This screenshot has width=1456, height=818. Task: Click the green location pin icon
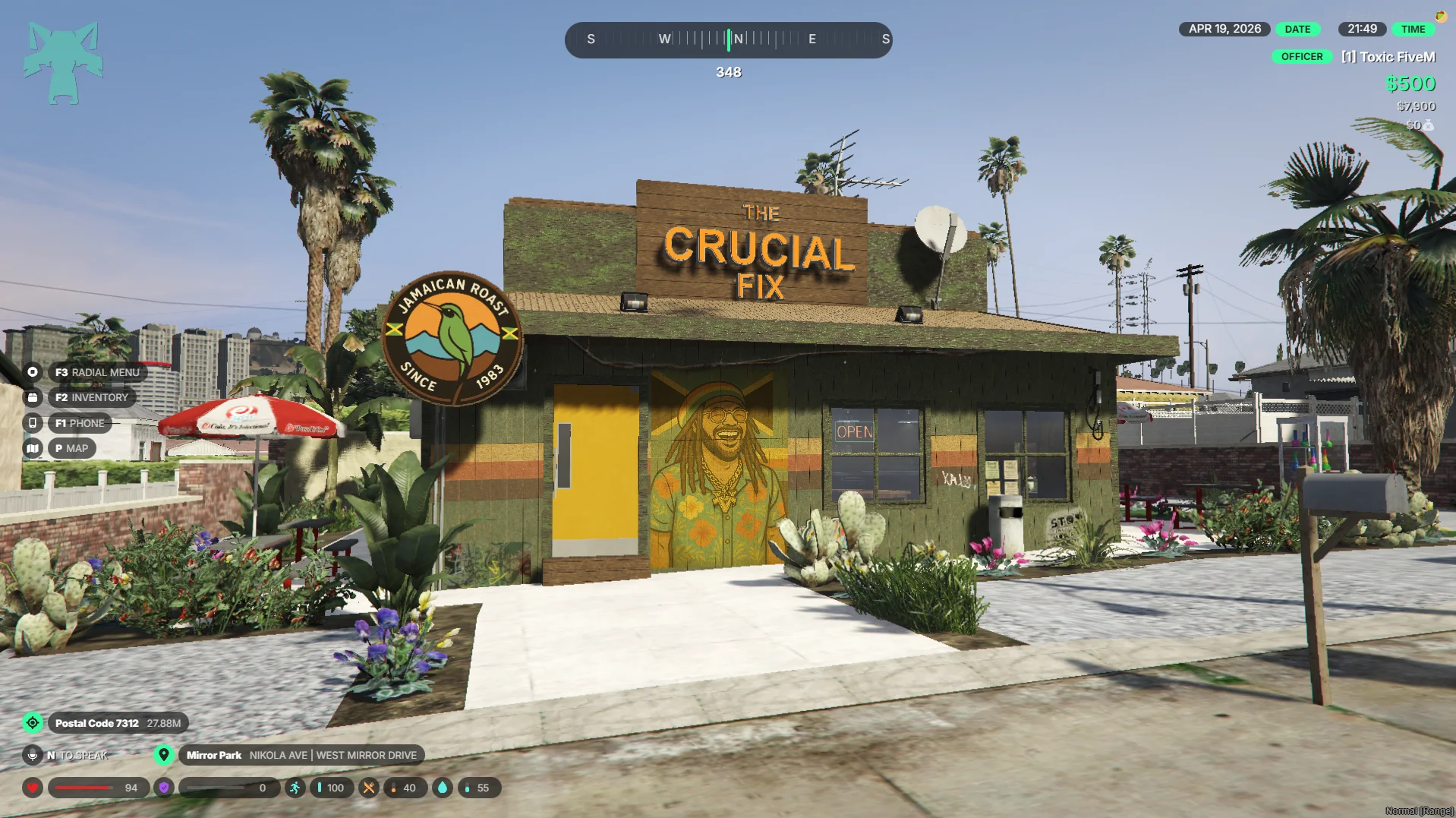[x=163, y=755]
